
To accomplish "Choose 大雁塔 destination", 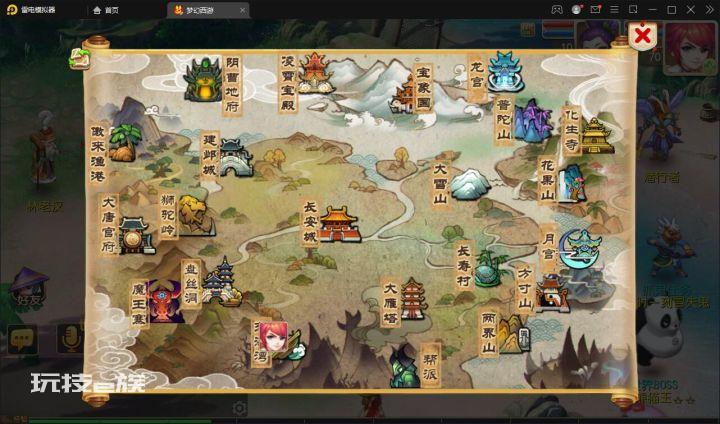I will point(413,298).
